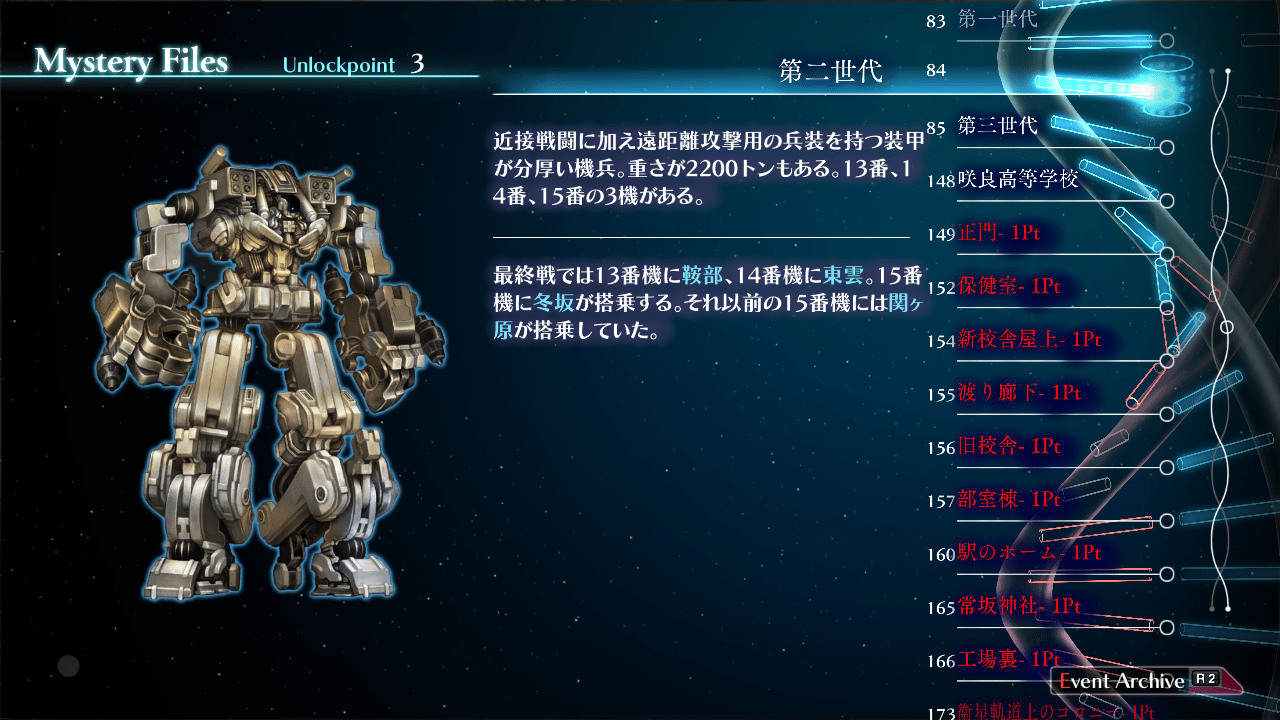Unlock the 保健室 mystery file
Image resolution: width=1280 pixels, height=720 pixels.
(x=1008, y=287)
